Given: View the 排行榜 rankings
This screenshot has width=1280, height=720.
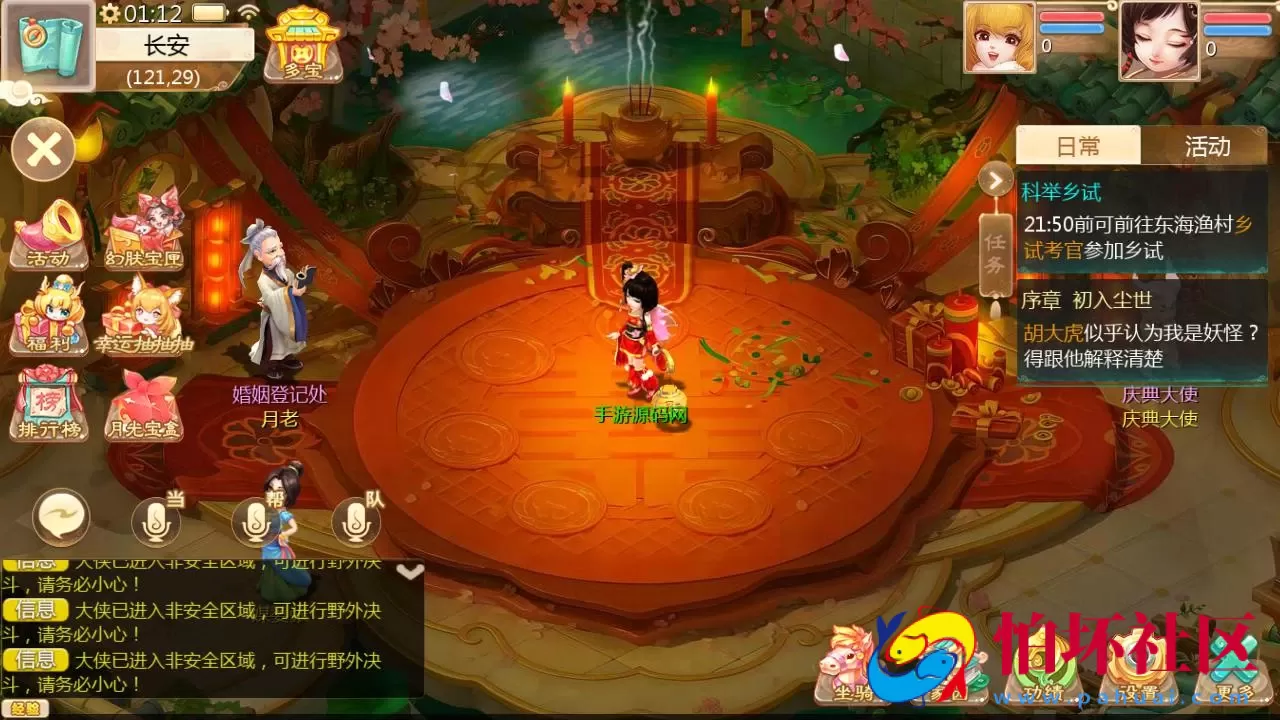Looking at the screenshot, I should click(x=48, y=405).
